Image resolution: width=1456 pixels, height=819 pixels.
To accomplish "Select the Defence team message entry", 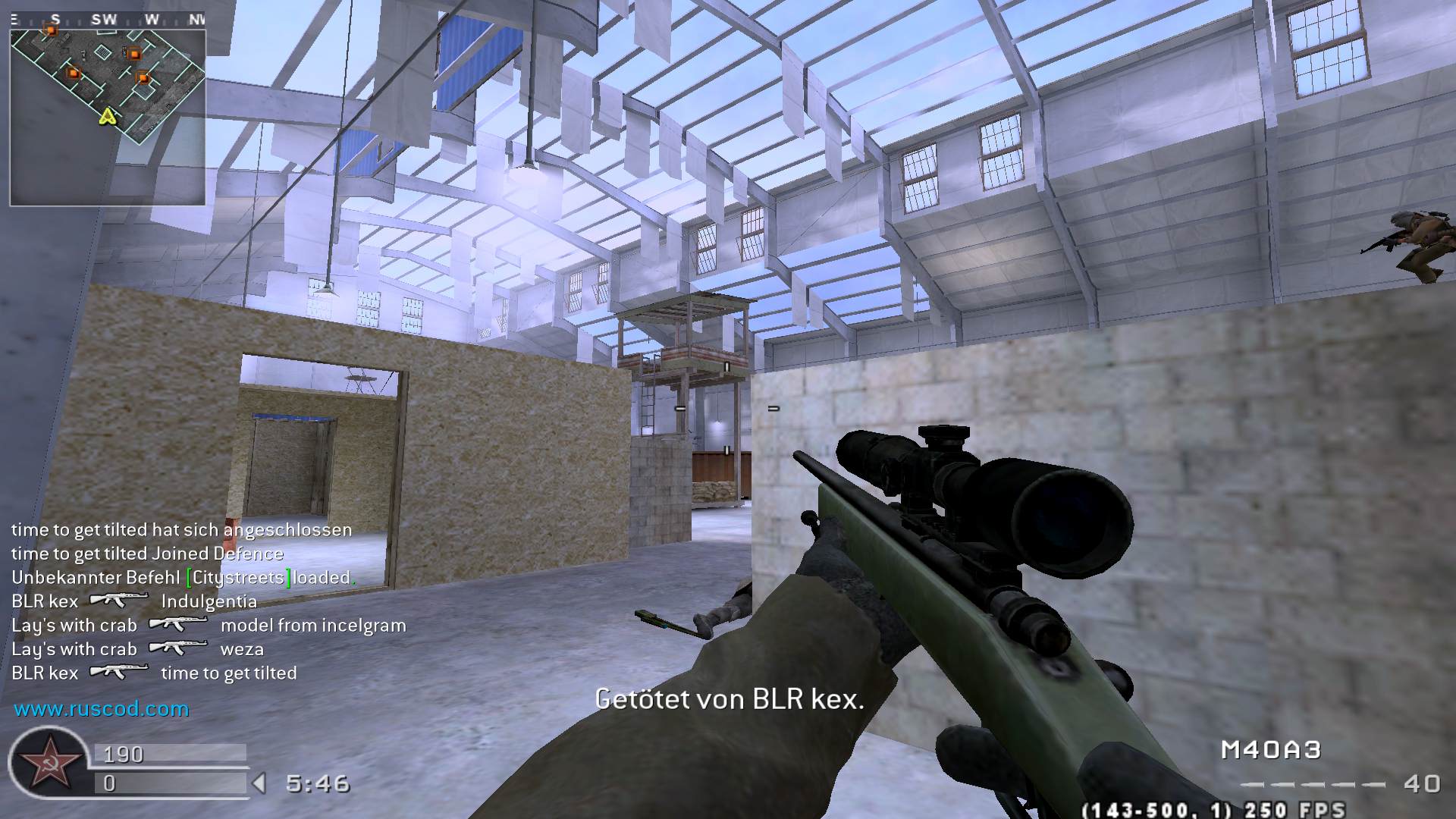I will [146, 554].
